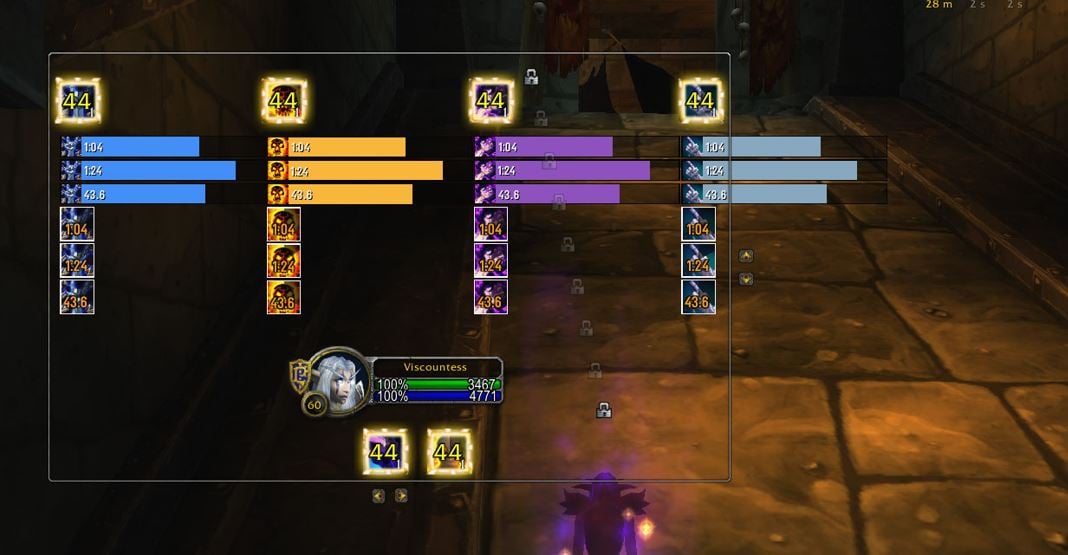Select the glowing purple icon below the player frame
This screenshot has width=1068, height=555.
tap(384, 452)
